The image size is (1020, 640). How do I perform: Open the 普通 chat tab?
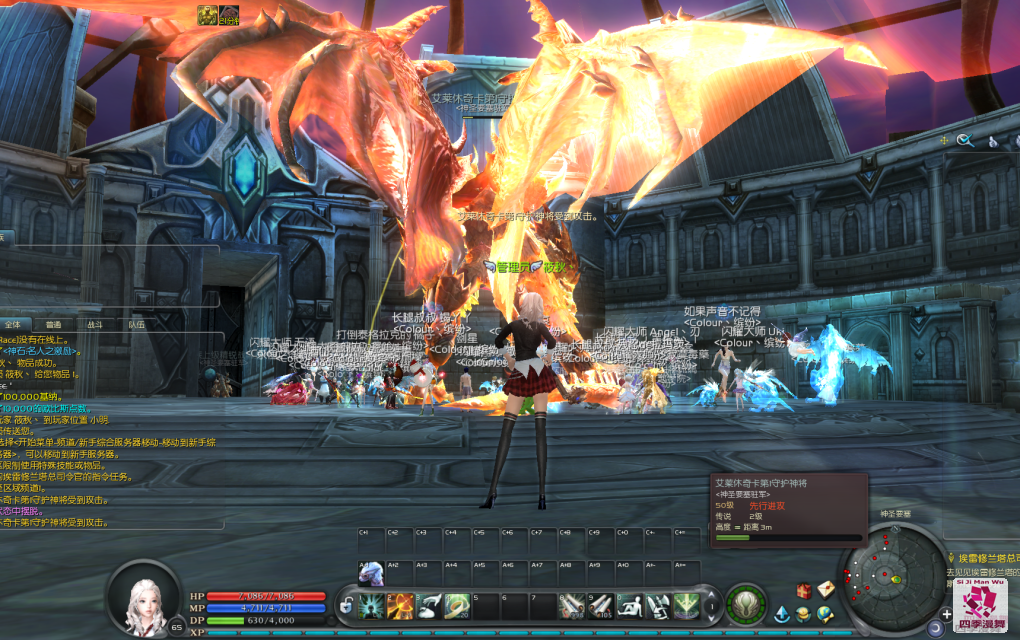click(x=54, y=324)
